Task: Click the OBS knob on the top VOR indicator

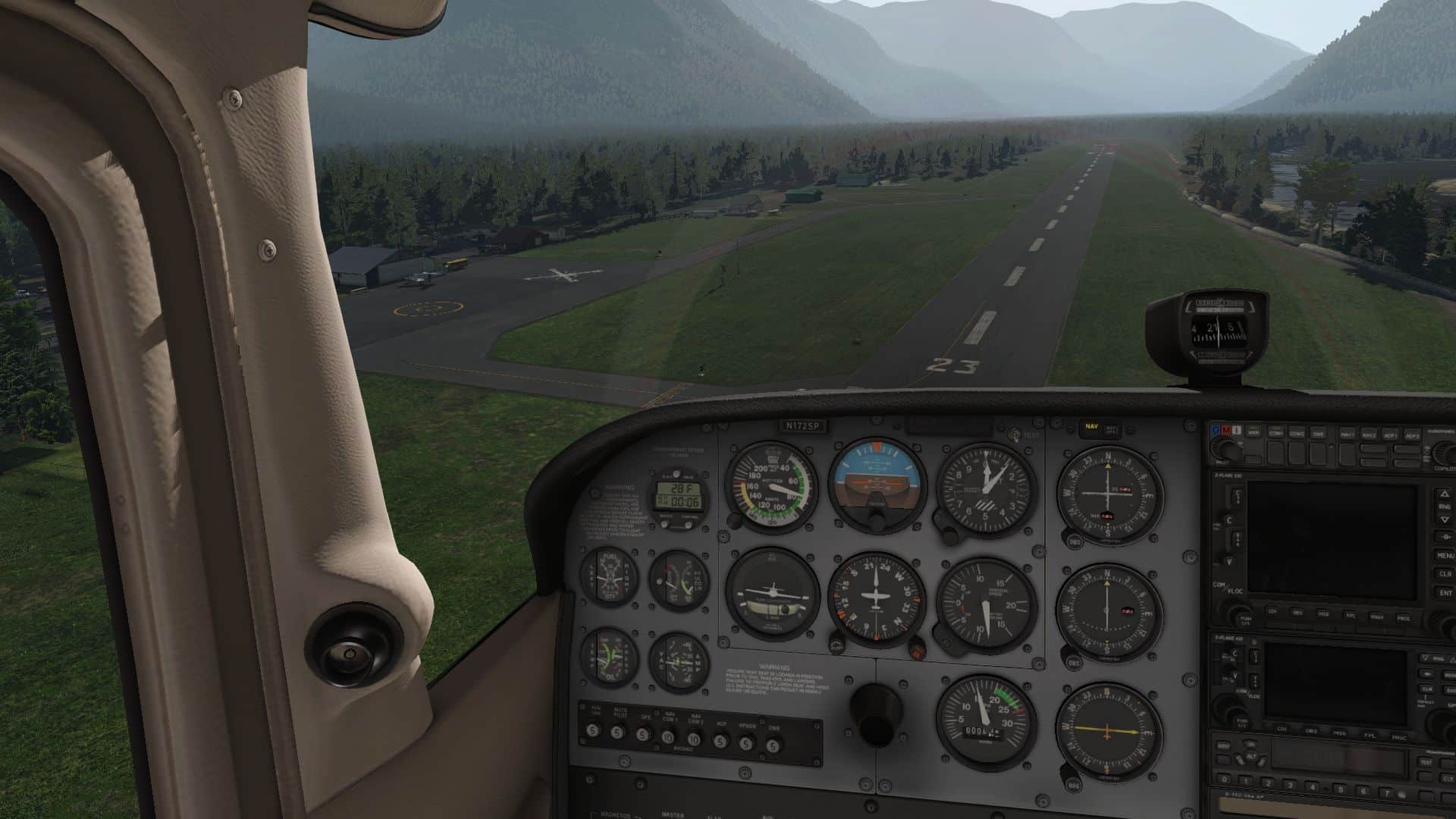Action: tap(1075, 542)
